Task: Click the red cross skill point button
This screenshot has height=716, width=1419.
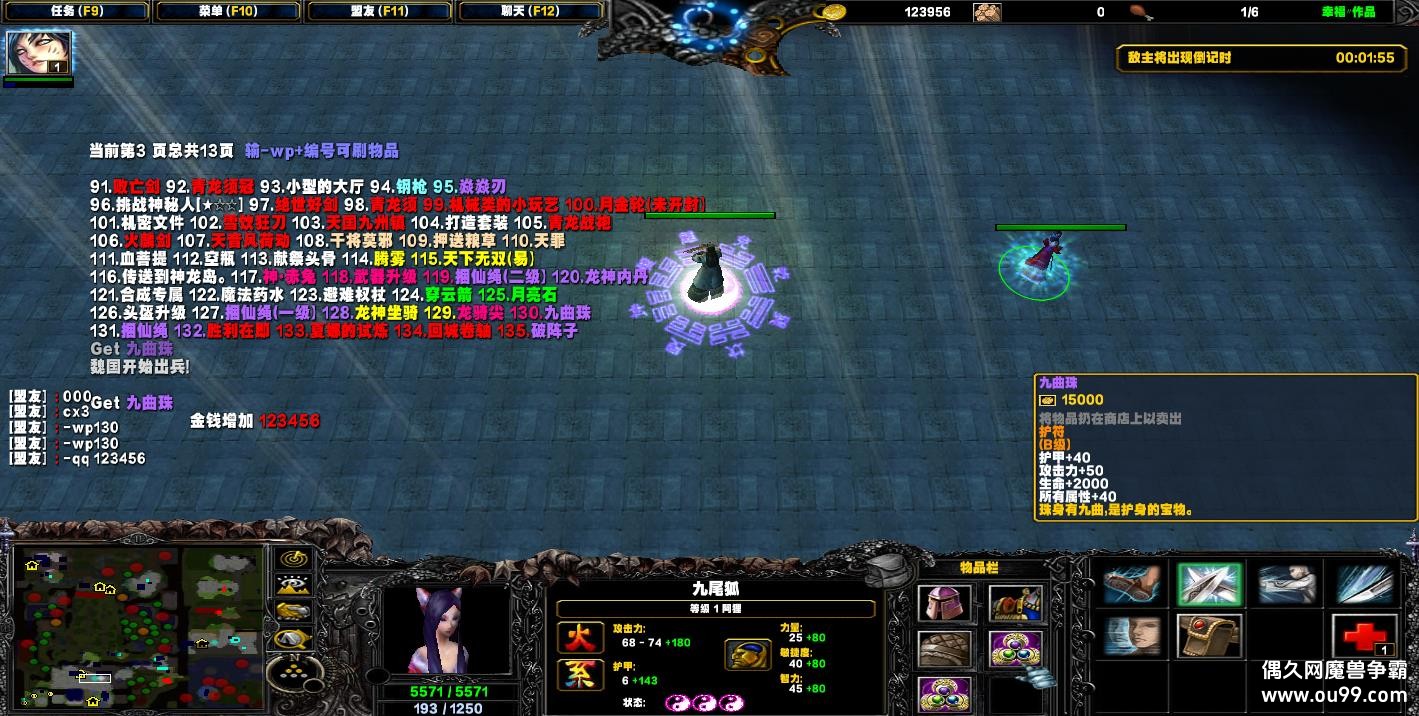Action: click(x=1364, y=636)
